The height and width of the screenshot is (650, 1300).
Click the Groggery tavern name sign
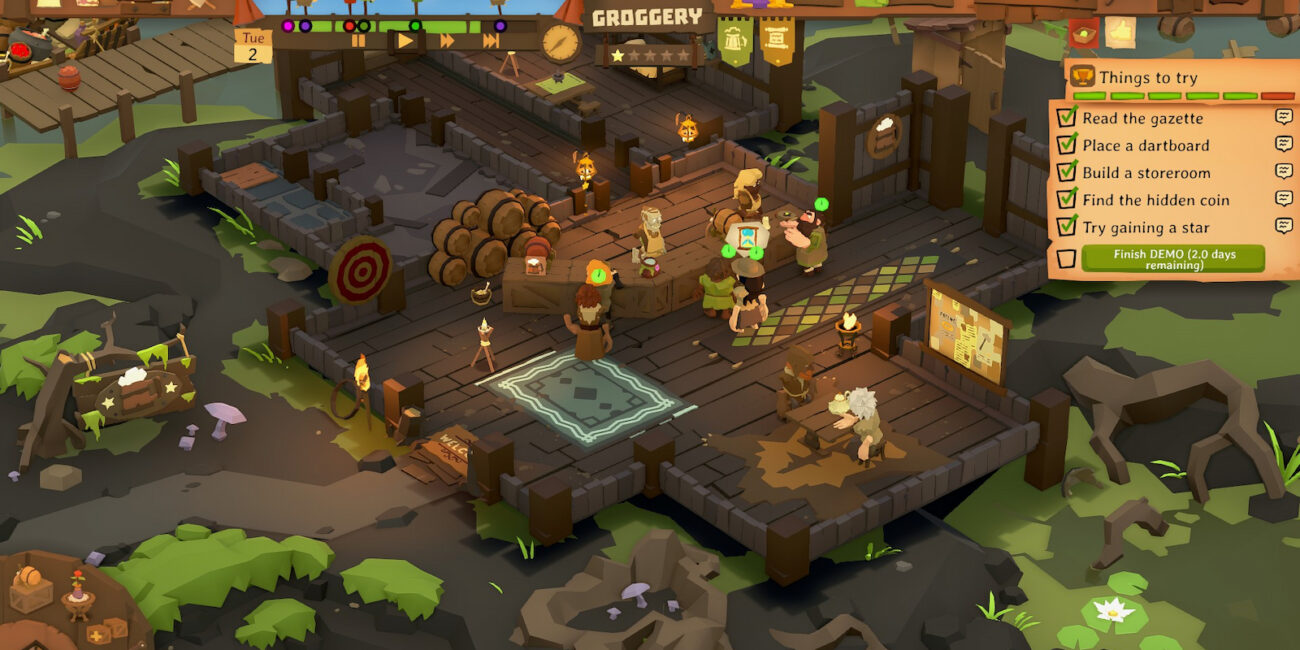point(647,17)
